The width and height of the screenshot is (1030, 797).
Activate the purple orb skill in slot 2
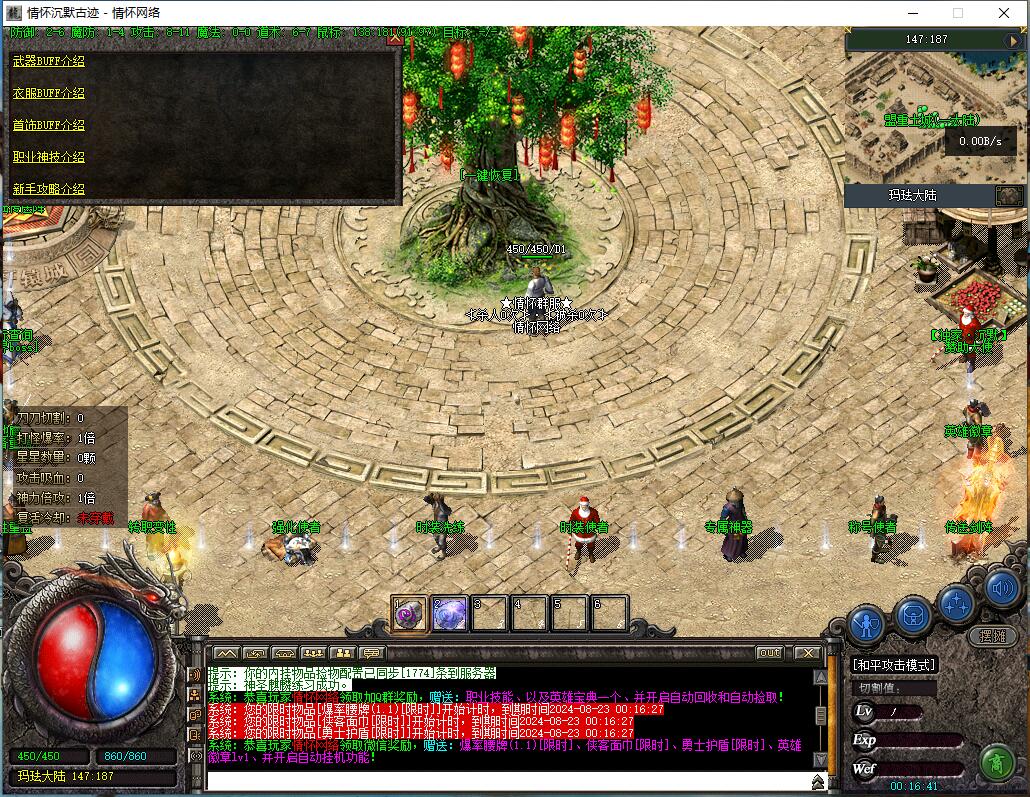point(450,613)
